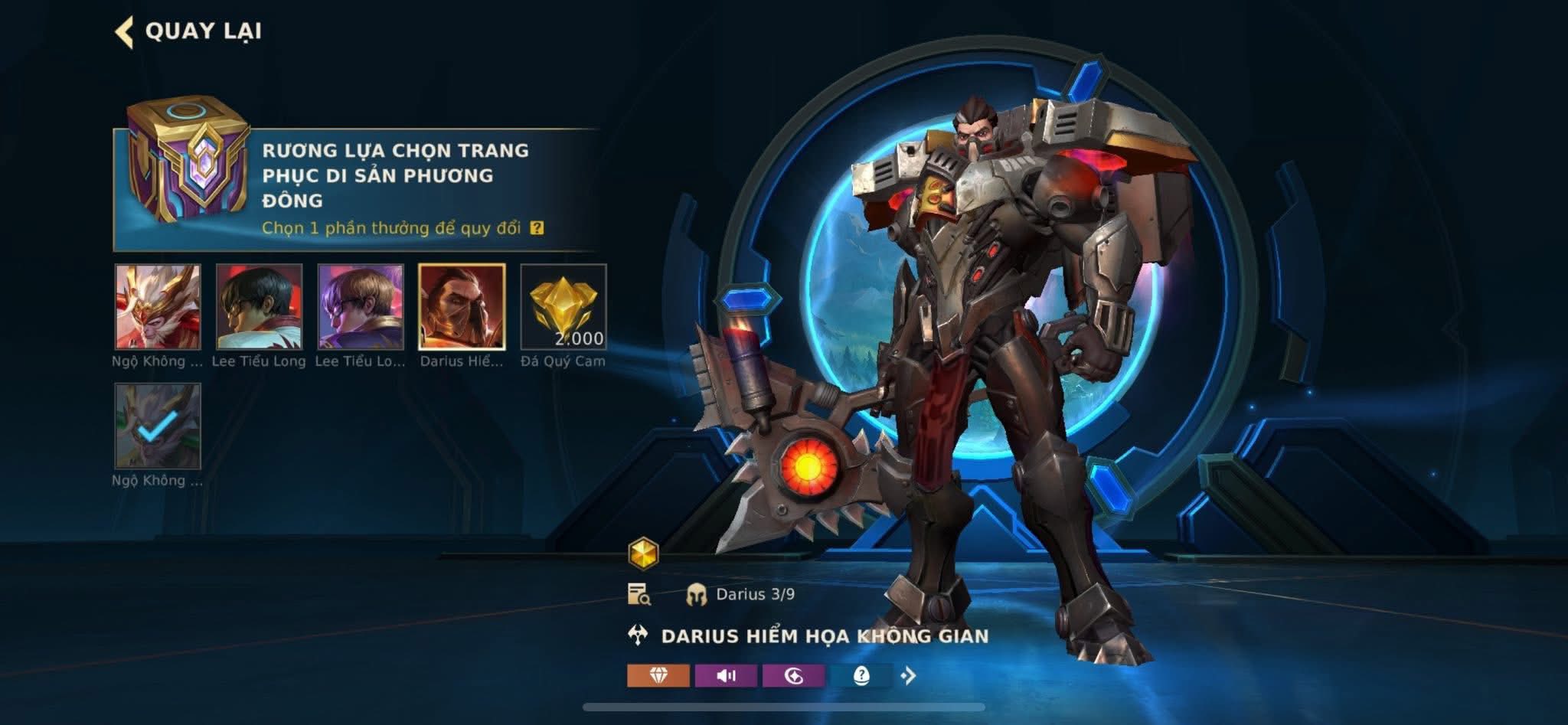The height and width of the screenshot is (725, 1568).
Task: Click the blue egg question-mark tag
Action: [861, 675]
